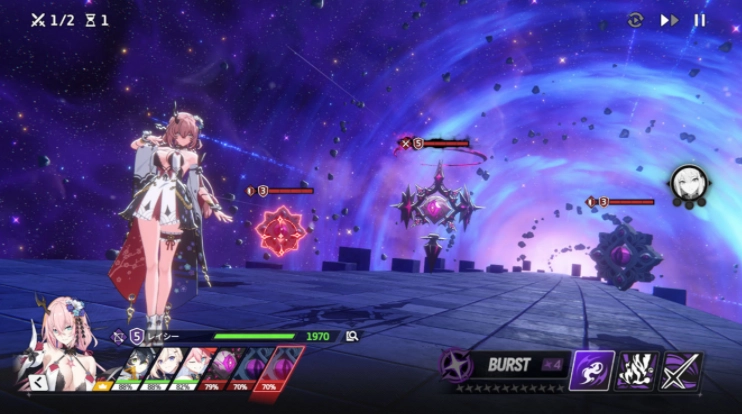The width and height of the screenshot is (742, 414).
Task: Use the purple swirl skill
Action: 592,371
